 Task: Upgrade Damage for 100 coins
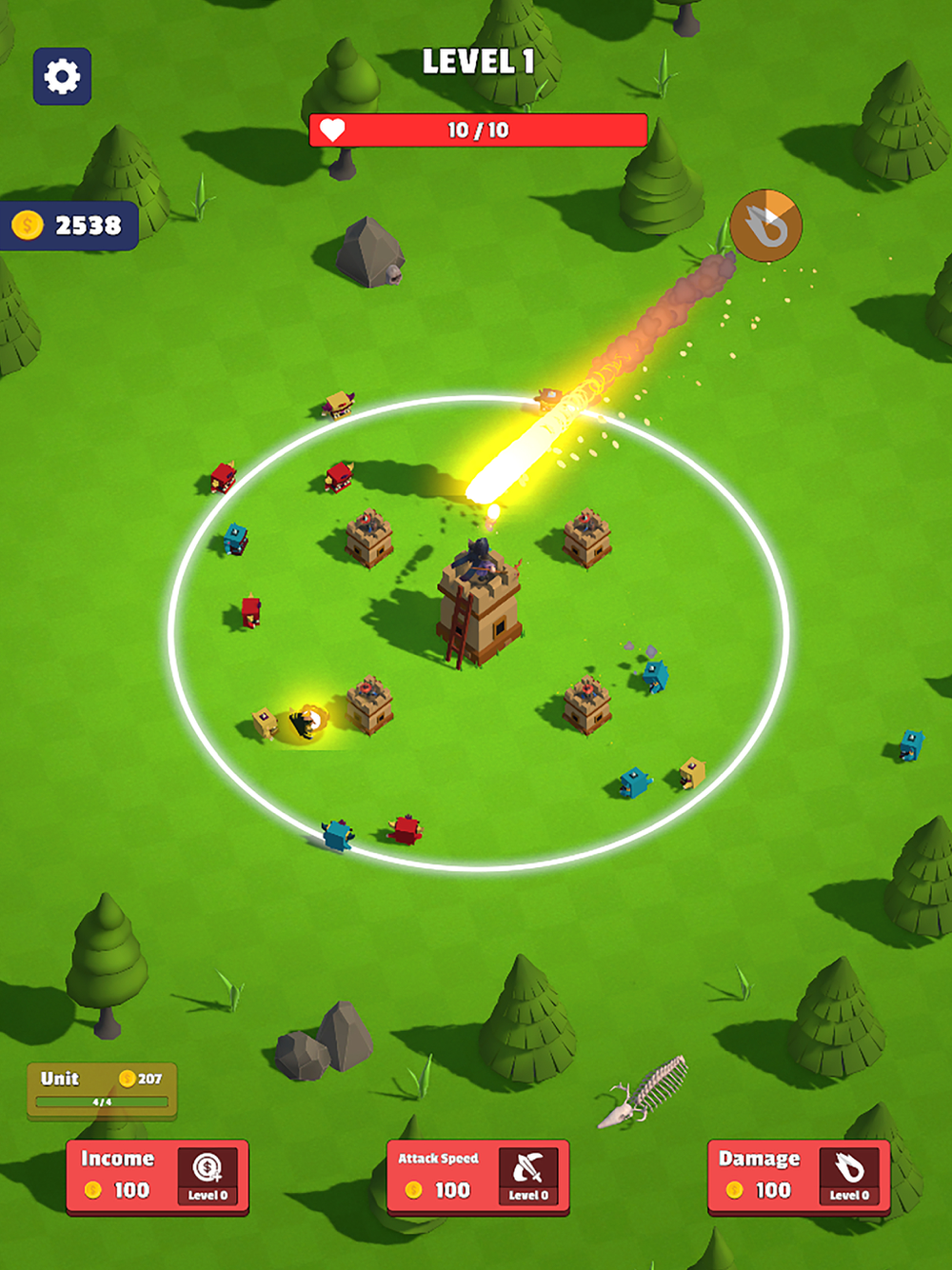tap(799, 1178)
